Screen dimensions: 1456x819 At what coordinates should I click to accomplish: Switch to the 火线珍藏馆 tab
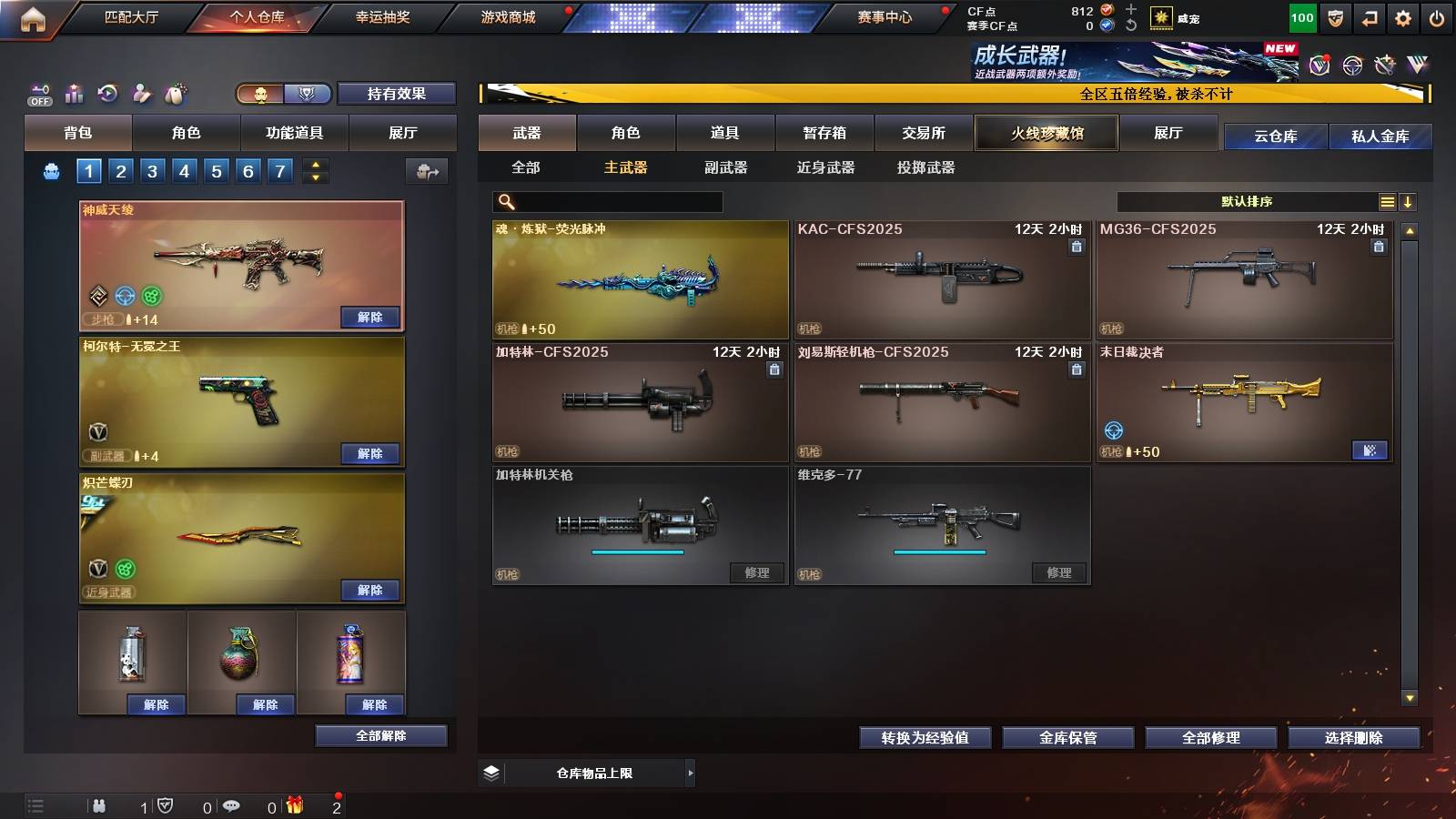[x=1045, y=133]
